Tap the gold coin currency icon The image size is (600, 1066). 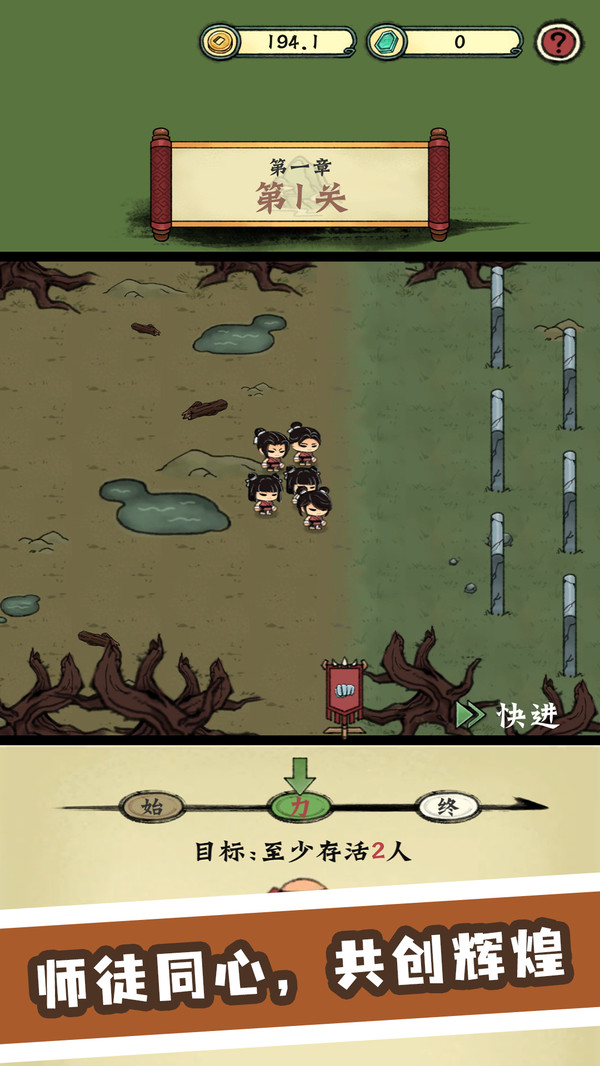219,43
